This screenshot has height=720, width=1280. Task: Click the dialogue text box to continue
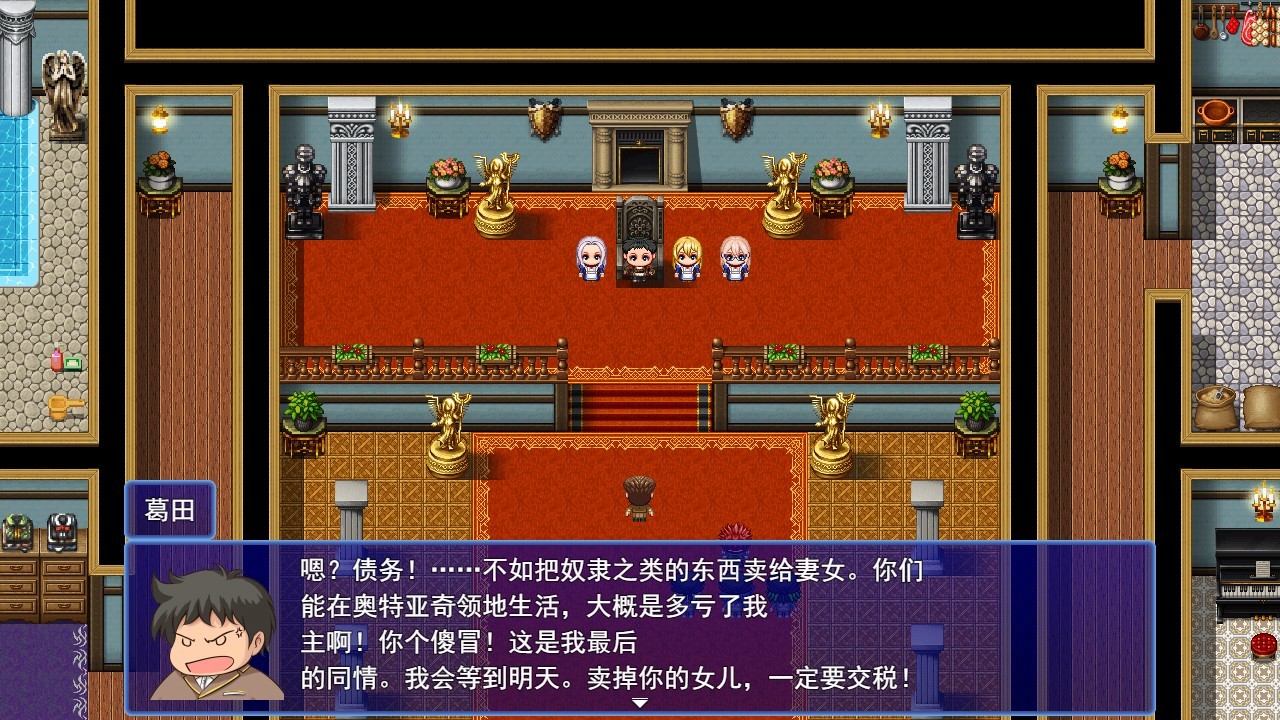click(640, 626)
